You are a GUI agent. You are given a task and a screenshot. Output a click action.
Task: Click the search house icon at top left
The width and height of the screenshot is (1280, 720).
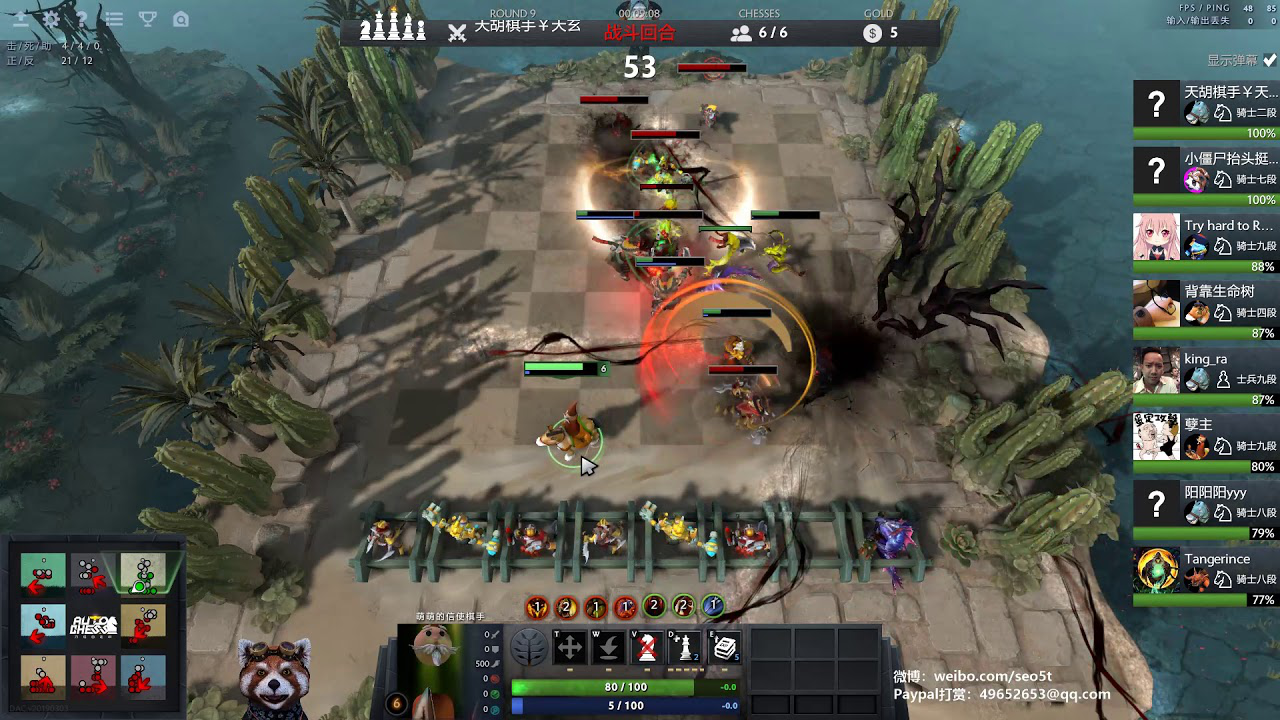tap(180, 19)
